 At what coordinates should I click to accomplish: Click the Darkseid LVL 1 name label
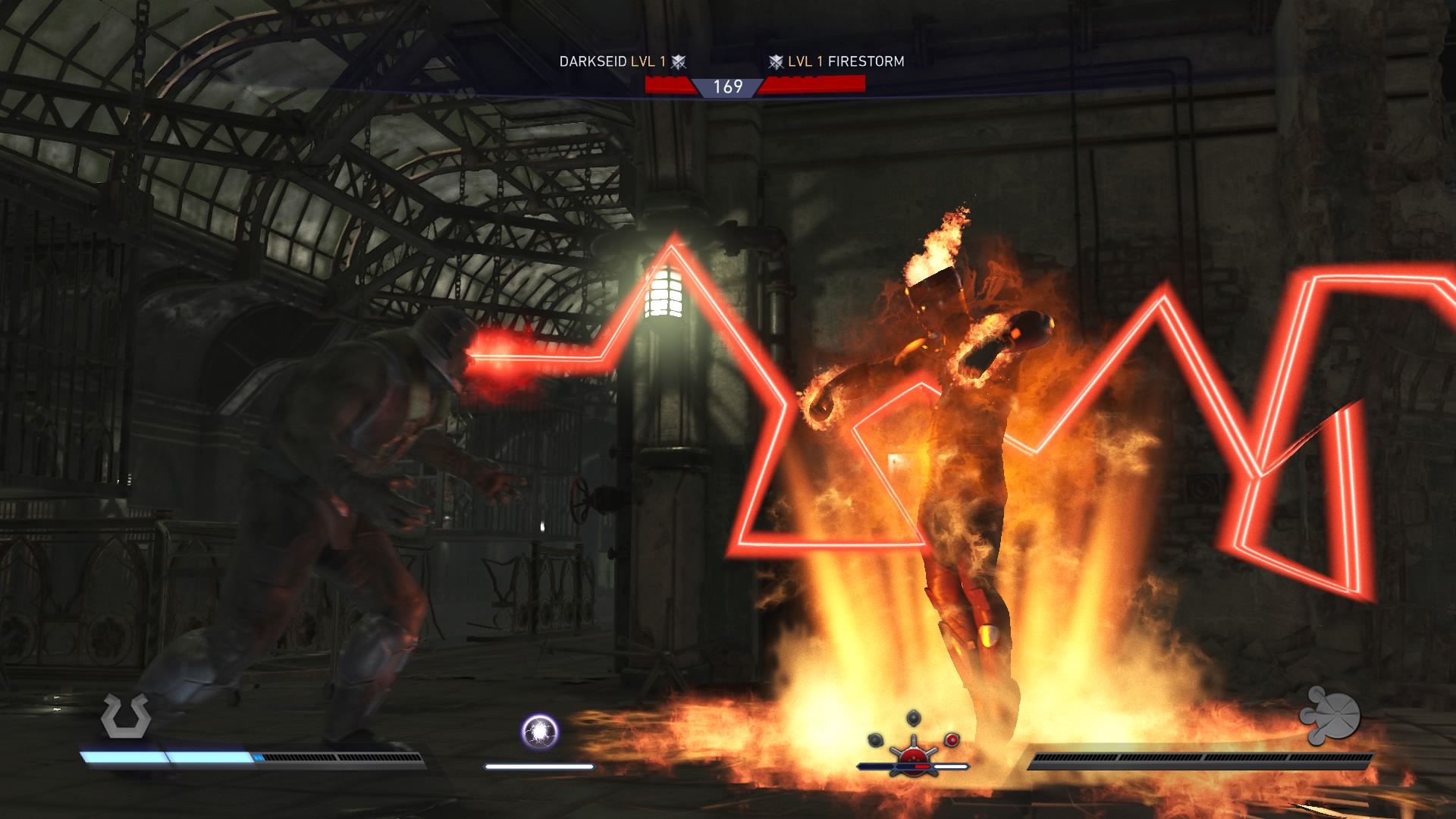(612, 61)
